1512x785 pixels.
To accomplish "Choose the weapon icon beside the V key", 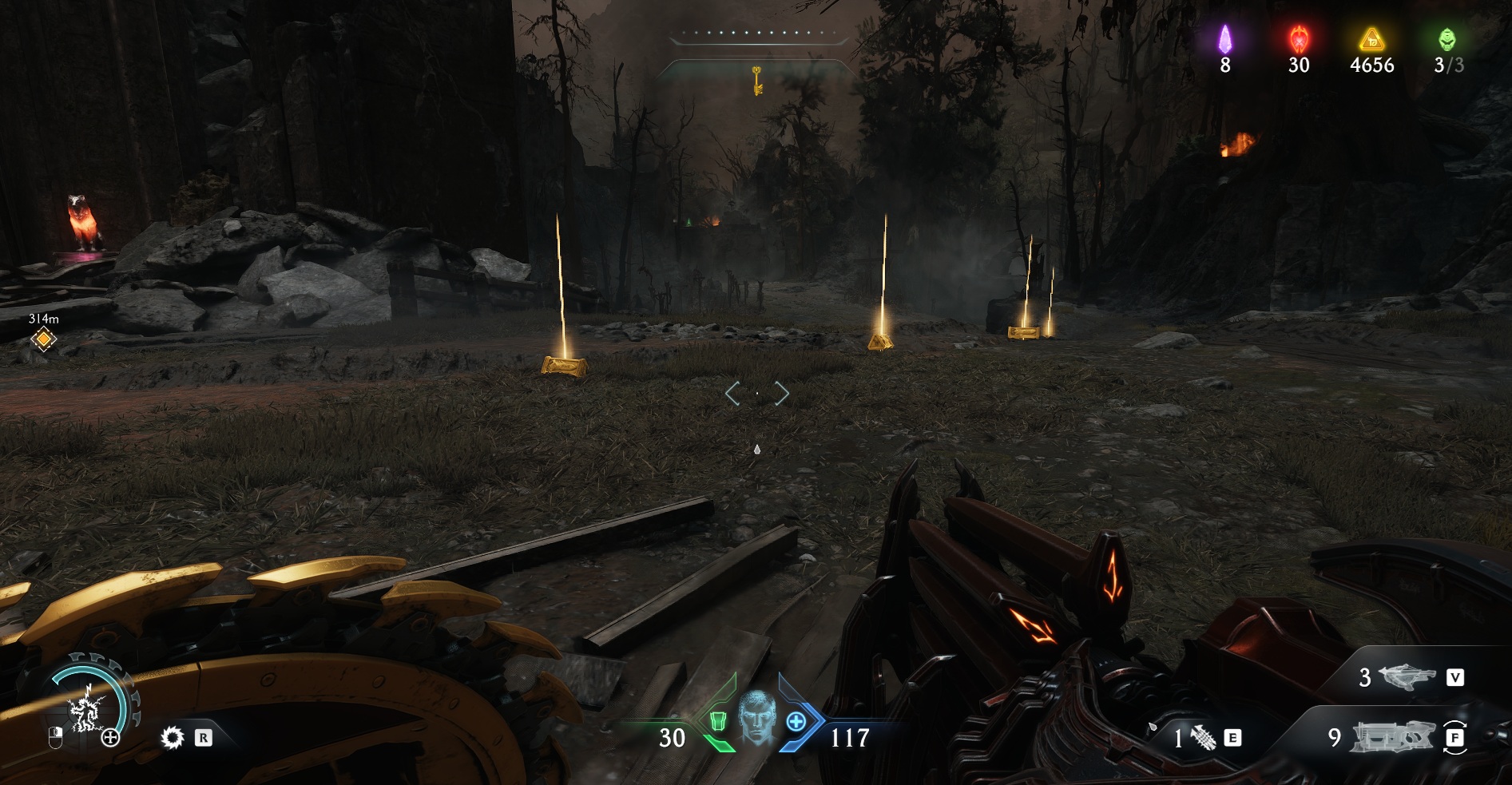I will pyautogui.click(x=1407, y=678).
